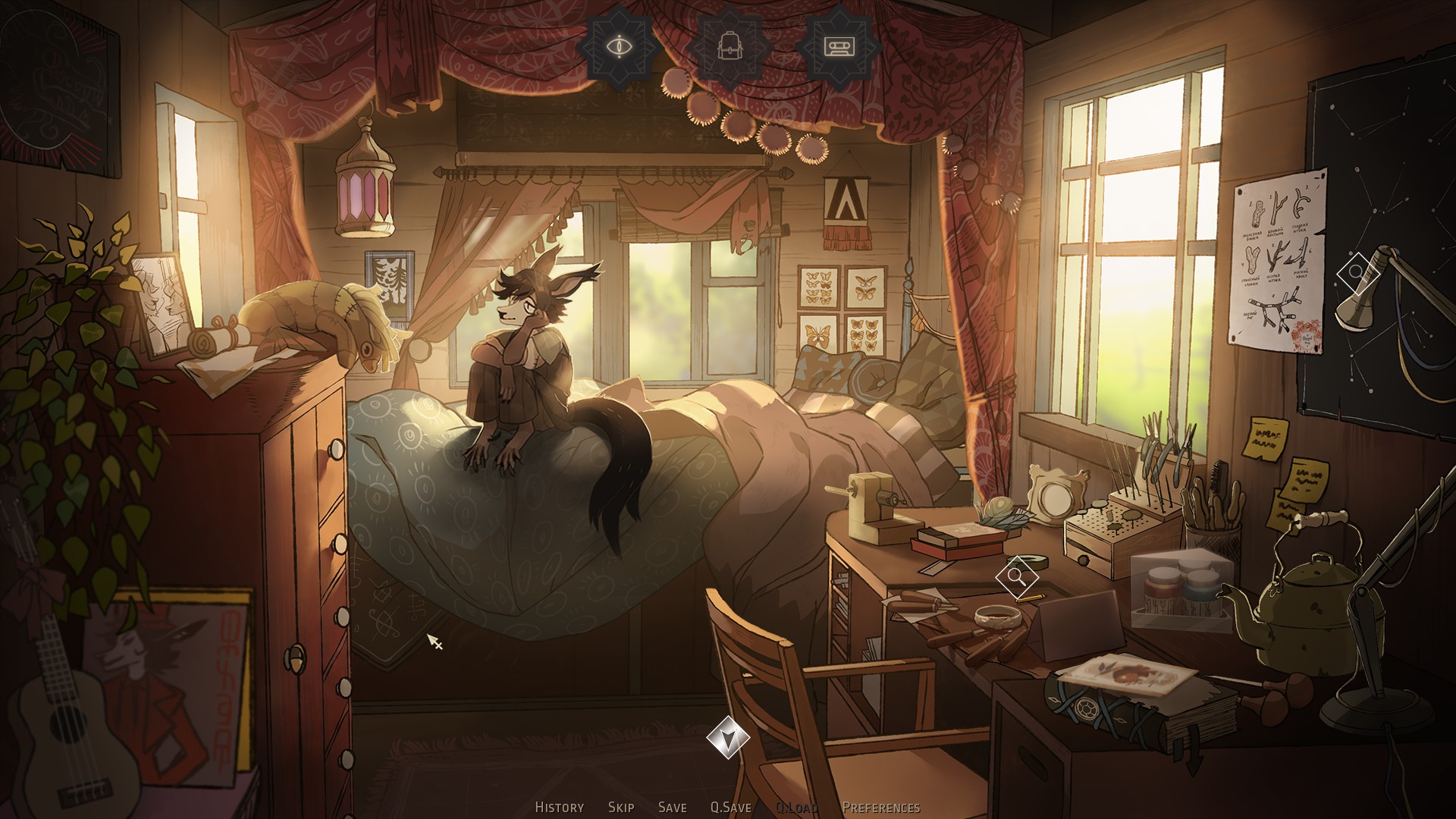
Task: Open the dialogue History
Action: coord(559,808)
